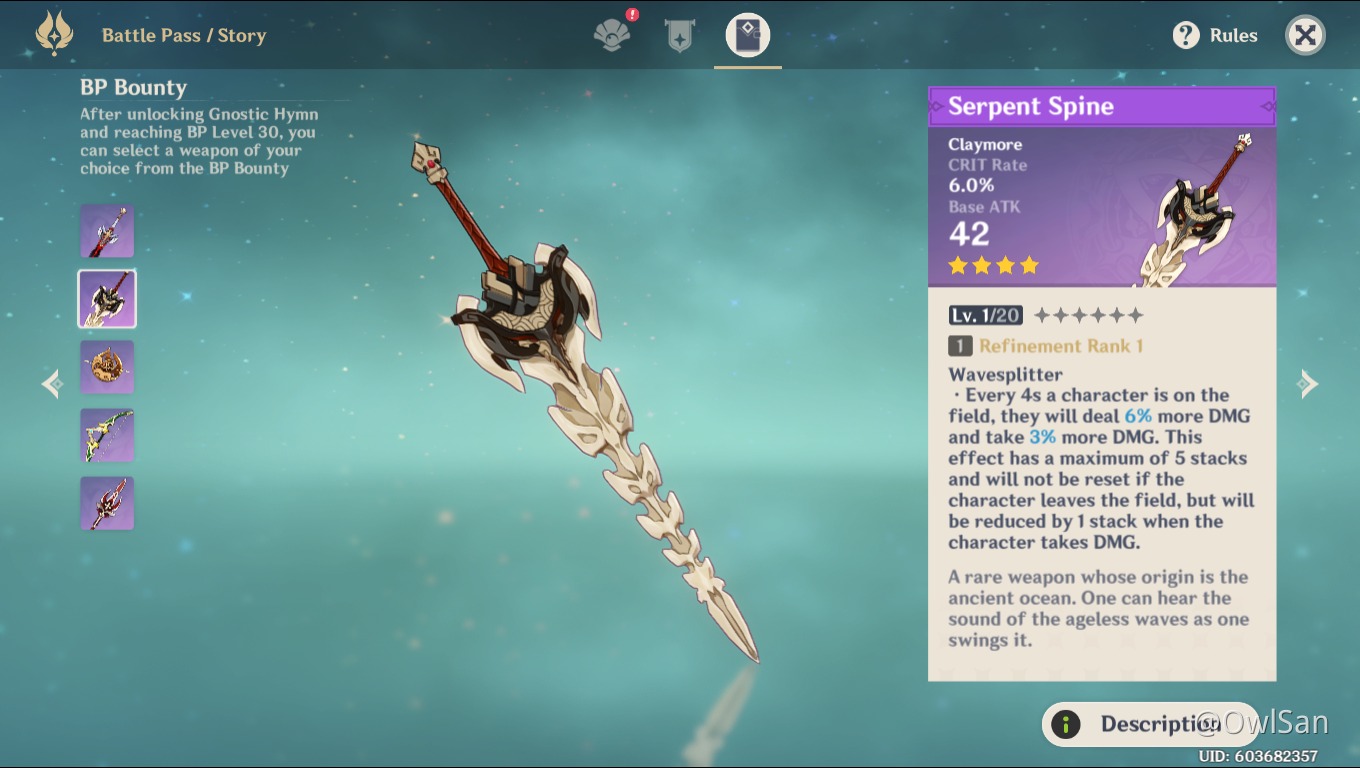The image size is (1360, 768).
Task: Select the Deathmatch polearm thumbnail
Action: tap(107, 503)
